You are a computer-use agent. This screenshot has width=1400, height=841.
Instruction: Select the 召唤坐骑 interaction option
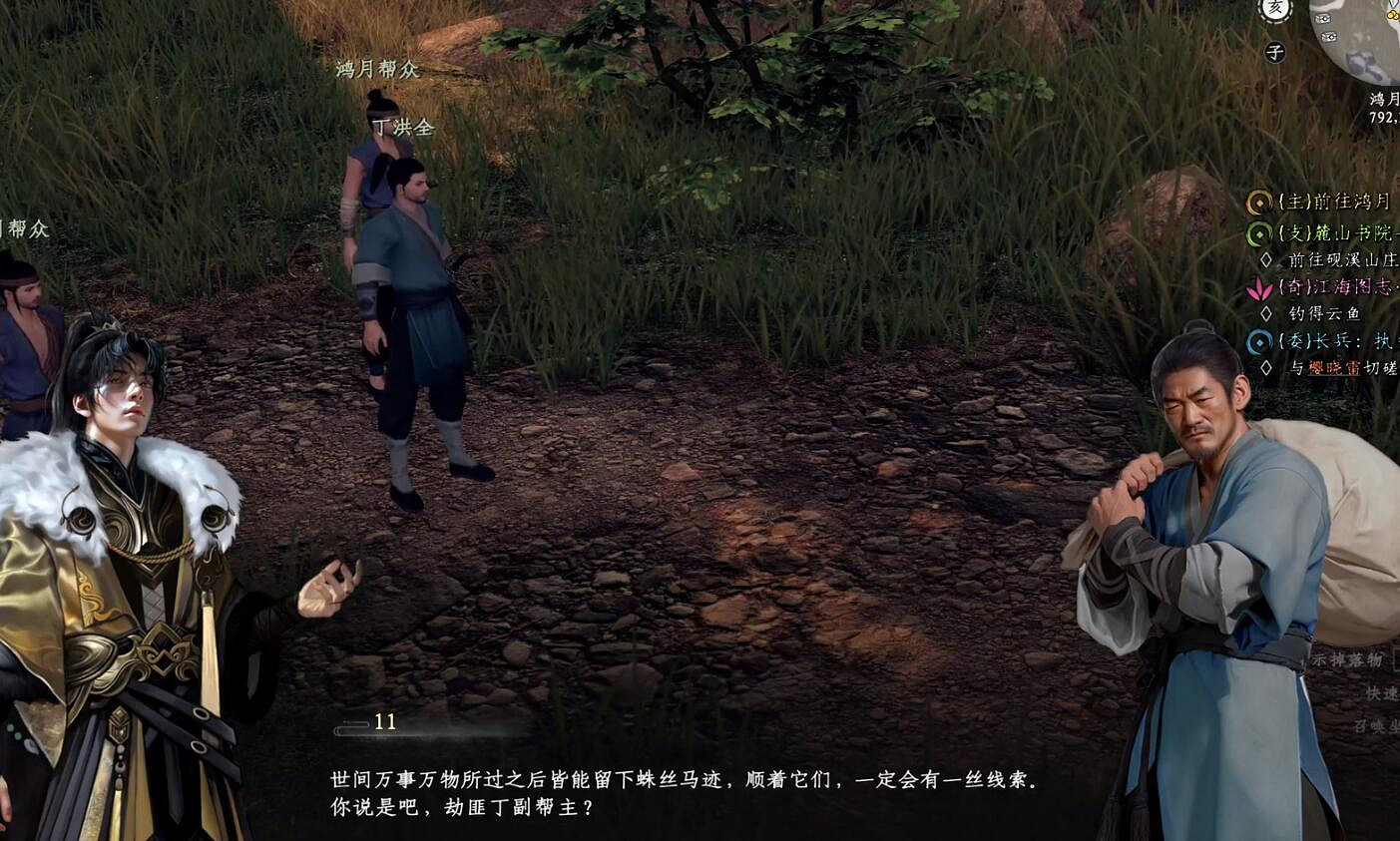[1376, 725]
